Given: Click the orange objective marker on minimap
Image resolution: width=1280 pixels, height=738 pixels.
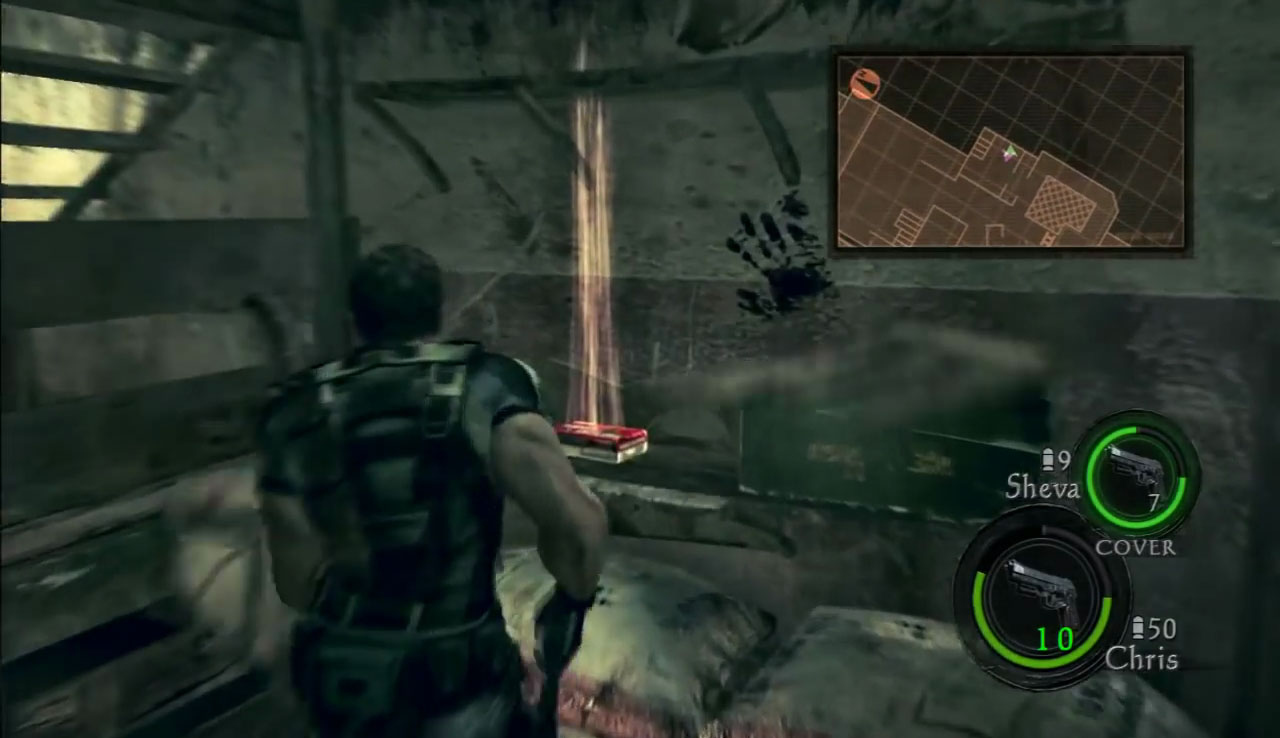Looking at the screenshot, I should pyautogui.click(x=864, y=83).
